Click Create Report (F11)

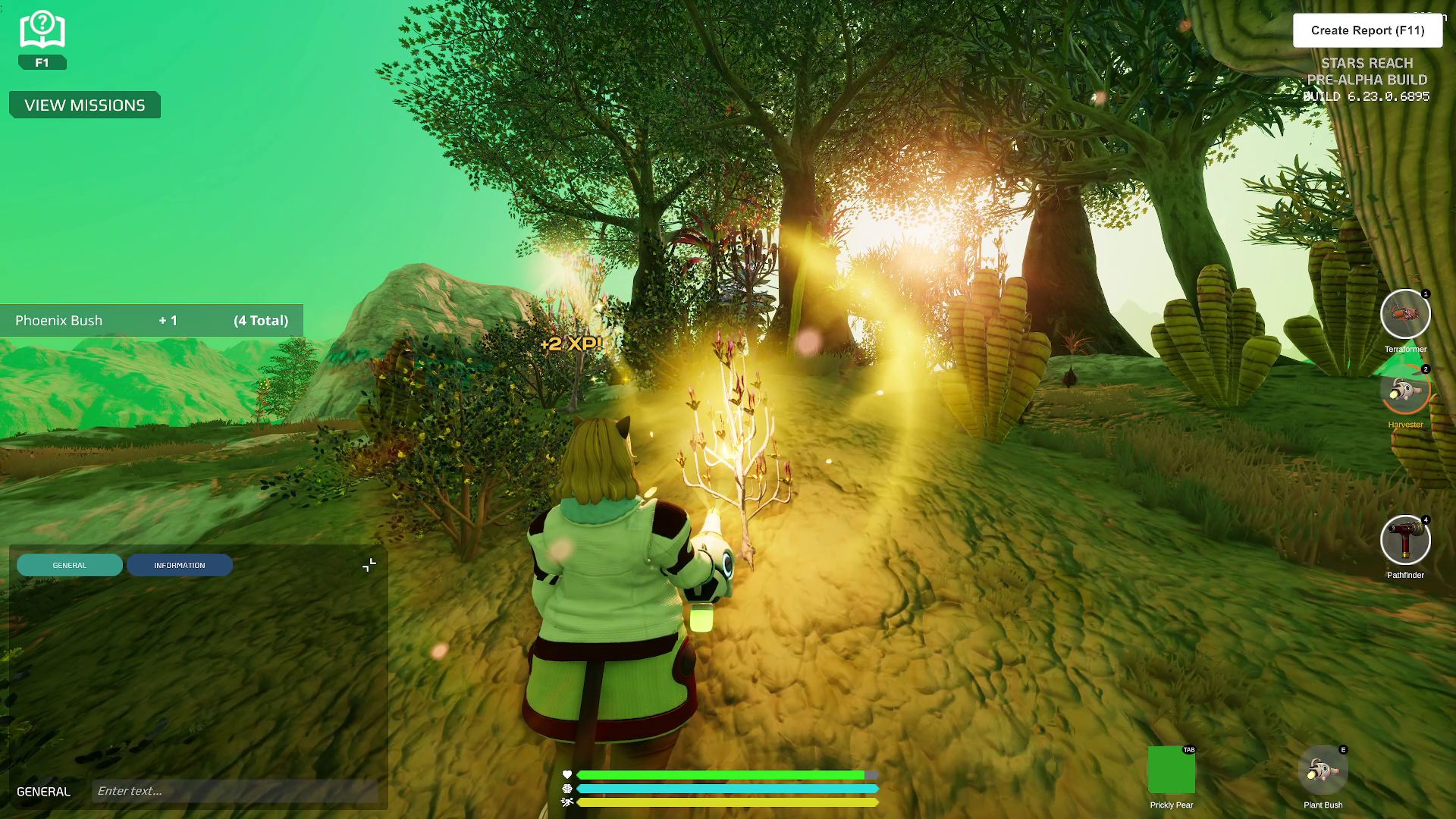point(1368,30)
